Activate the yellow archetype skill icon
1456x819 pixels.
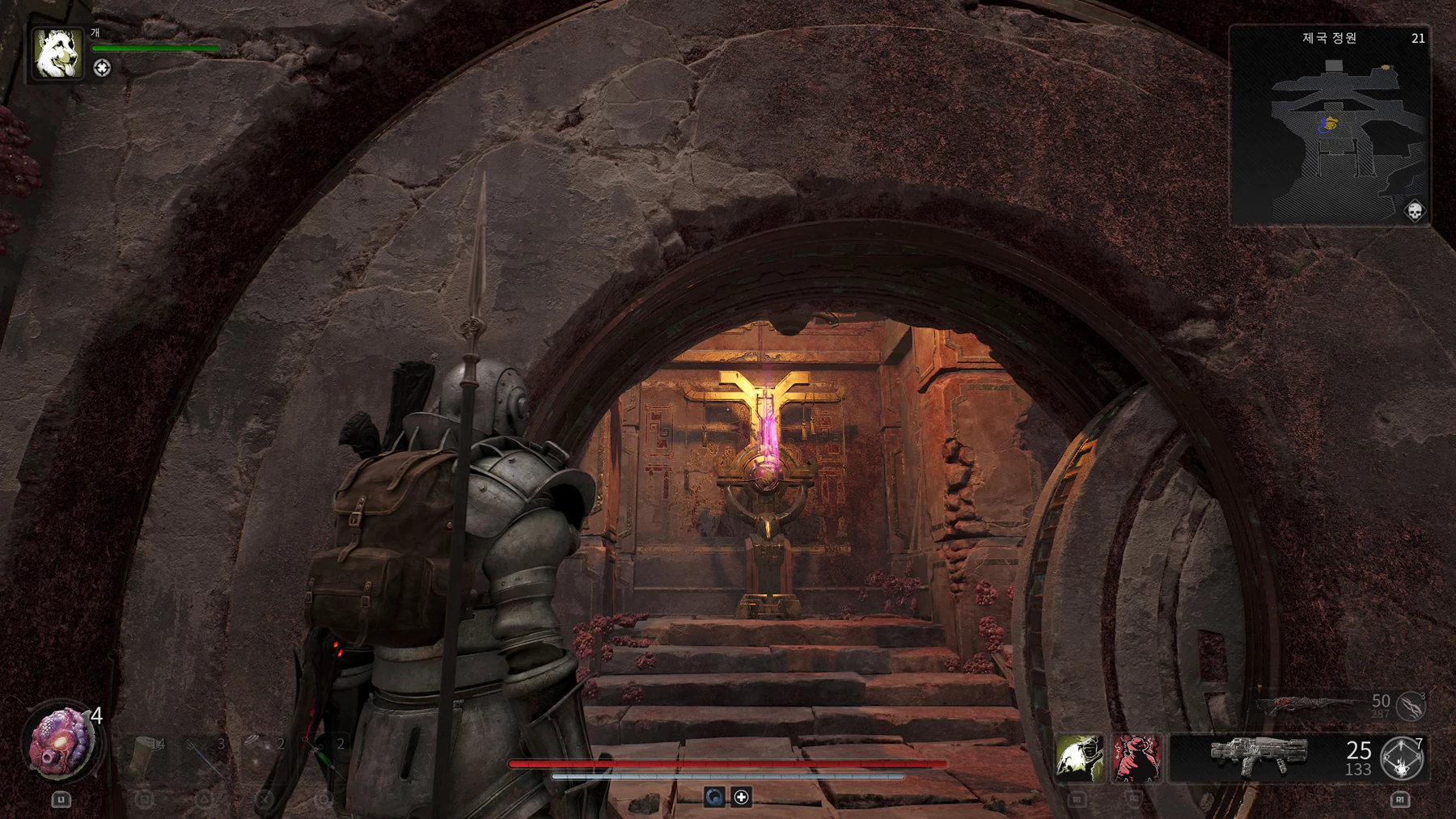point(1079,758)
